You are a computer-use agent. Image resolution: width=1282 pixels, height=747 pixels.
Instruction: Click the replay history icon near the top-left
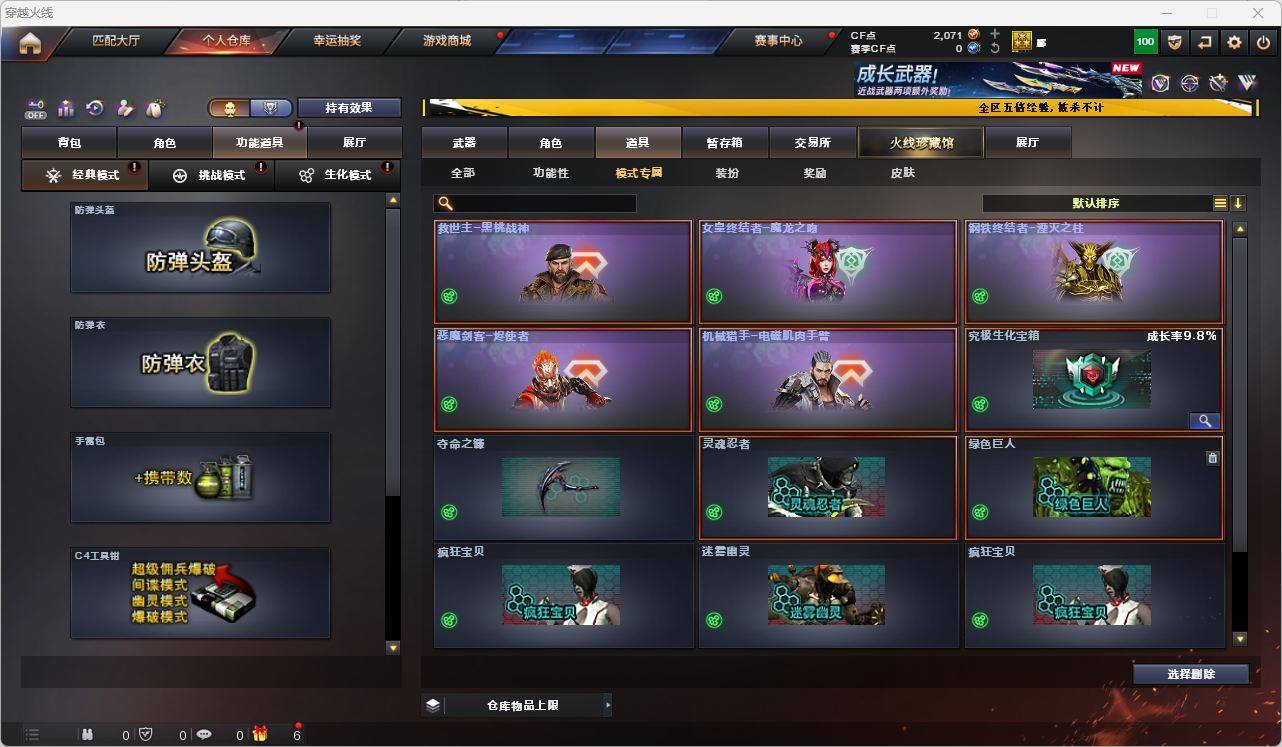click(95, 108)
